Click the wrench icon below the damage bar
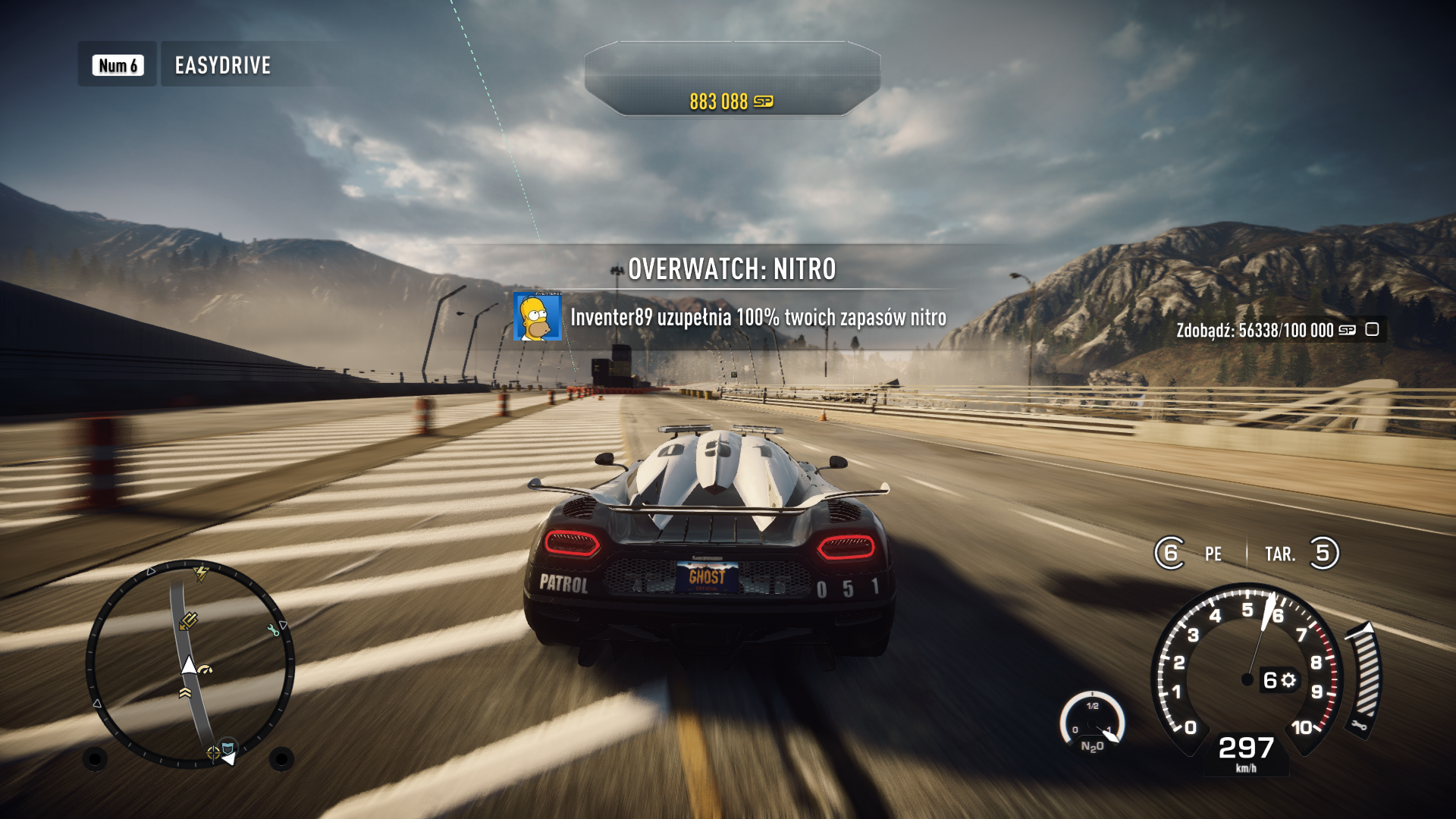This screenshot has width=1456, height=819. (x=1358, y=726)
